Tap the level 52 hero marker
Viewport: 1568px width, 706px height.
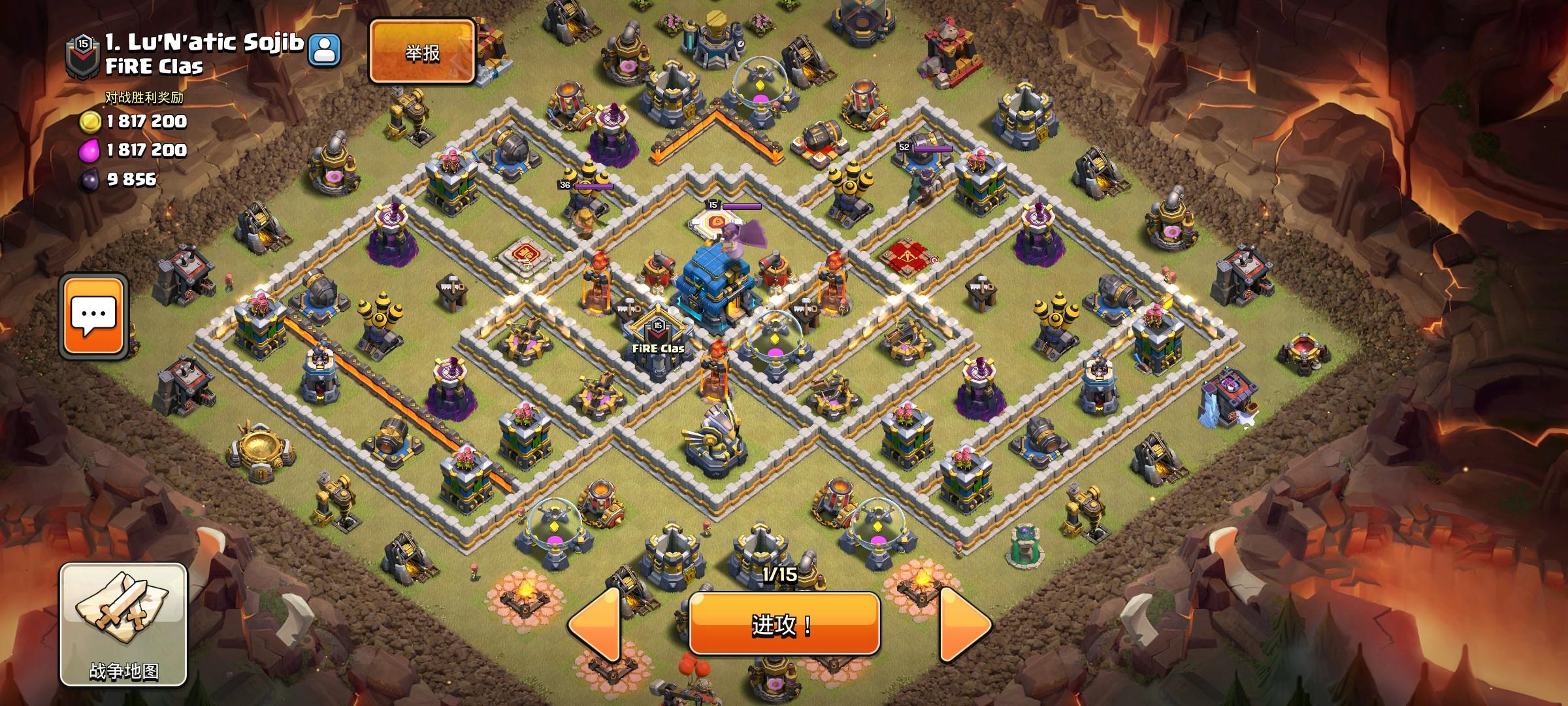pos(904,148)
